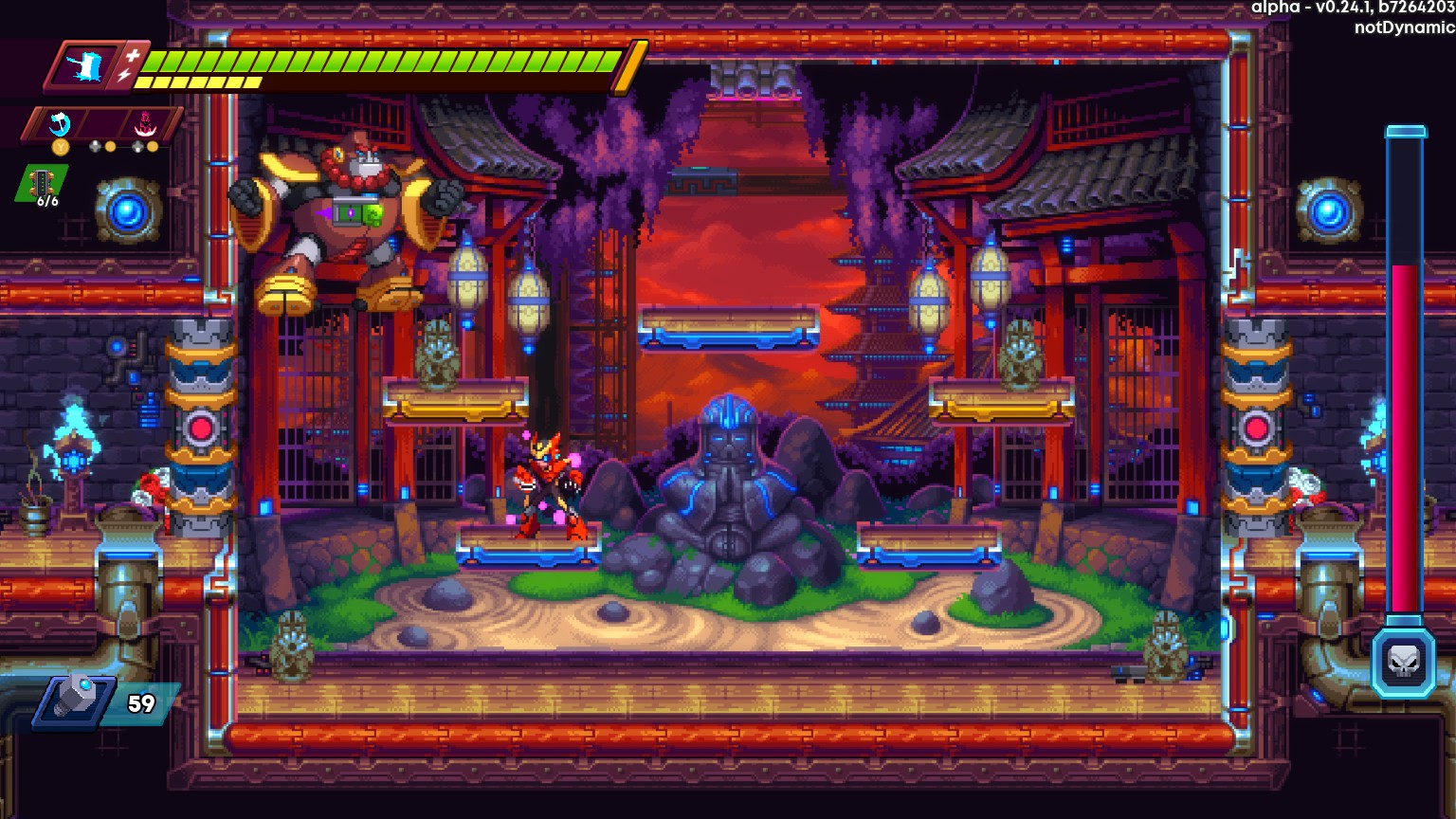Activate the pink anchor-shaped ability slot
The image size is (1456, 819).
pyautogui.click(x=147, y=123)
